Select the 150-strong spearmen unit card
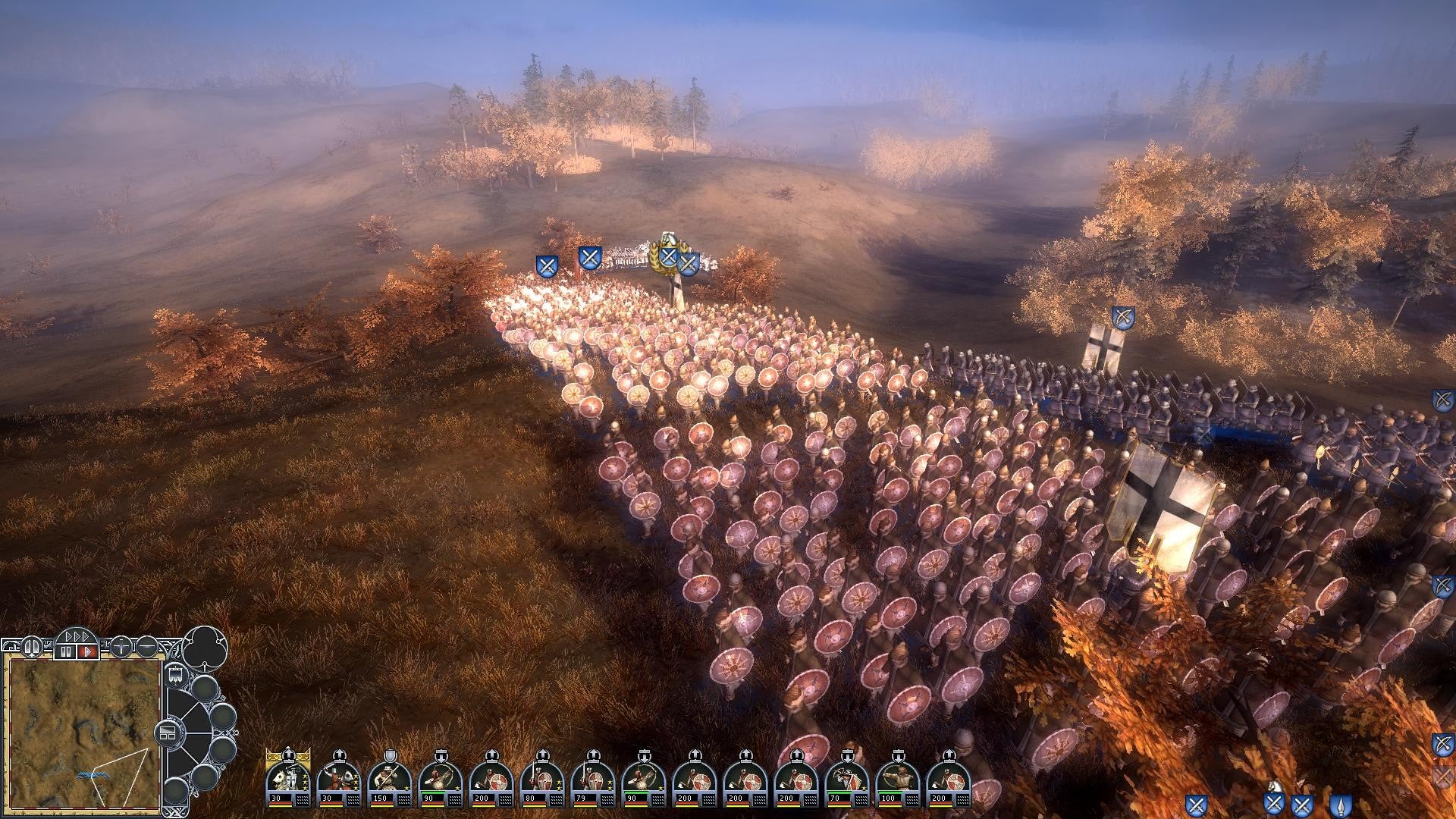The height and width of the screenshot is (819, 1456). [x=389, y=780]
